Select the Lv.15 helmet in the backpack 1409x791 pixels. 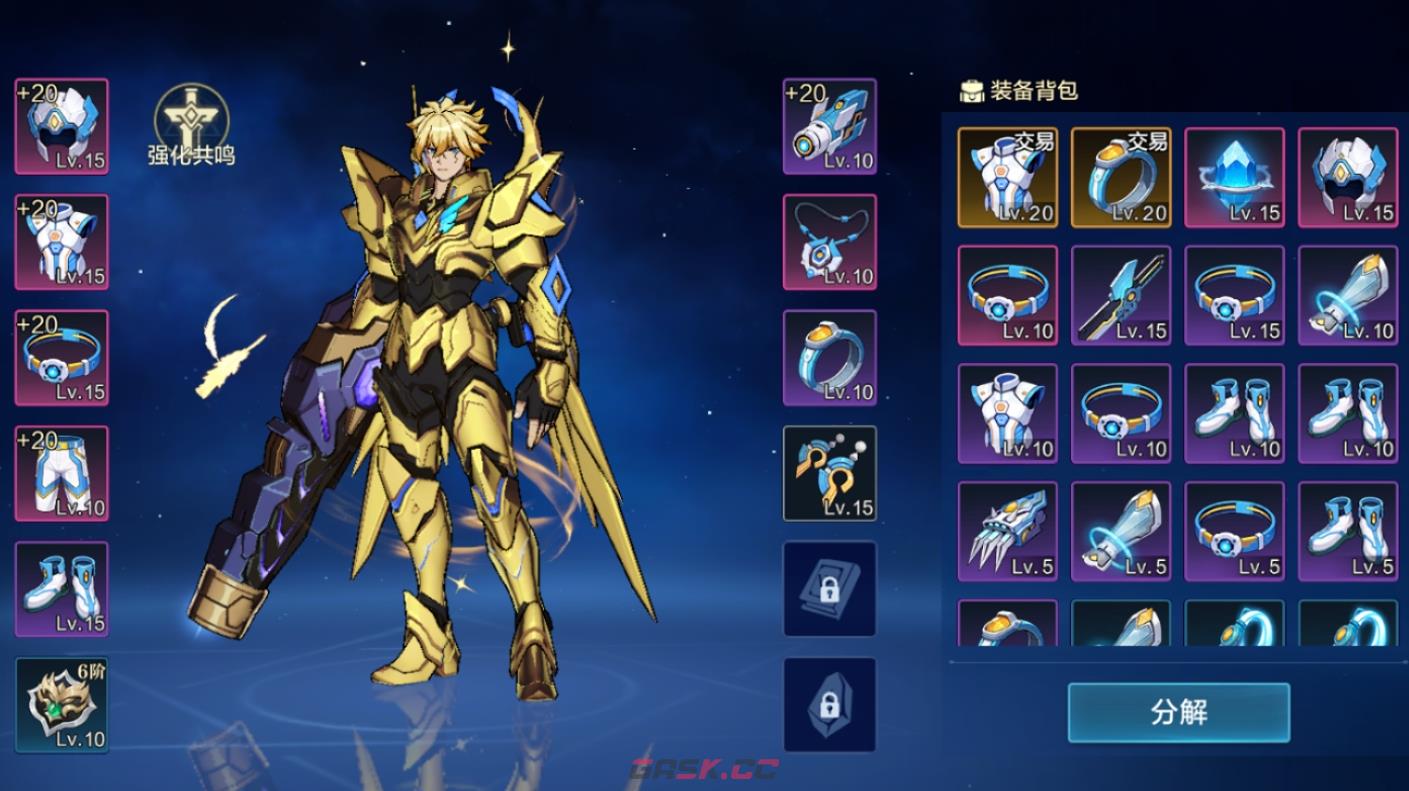1348,177
